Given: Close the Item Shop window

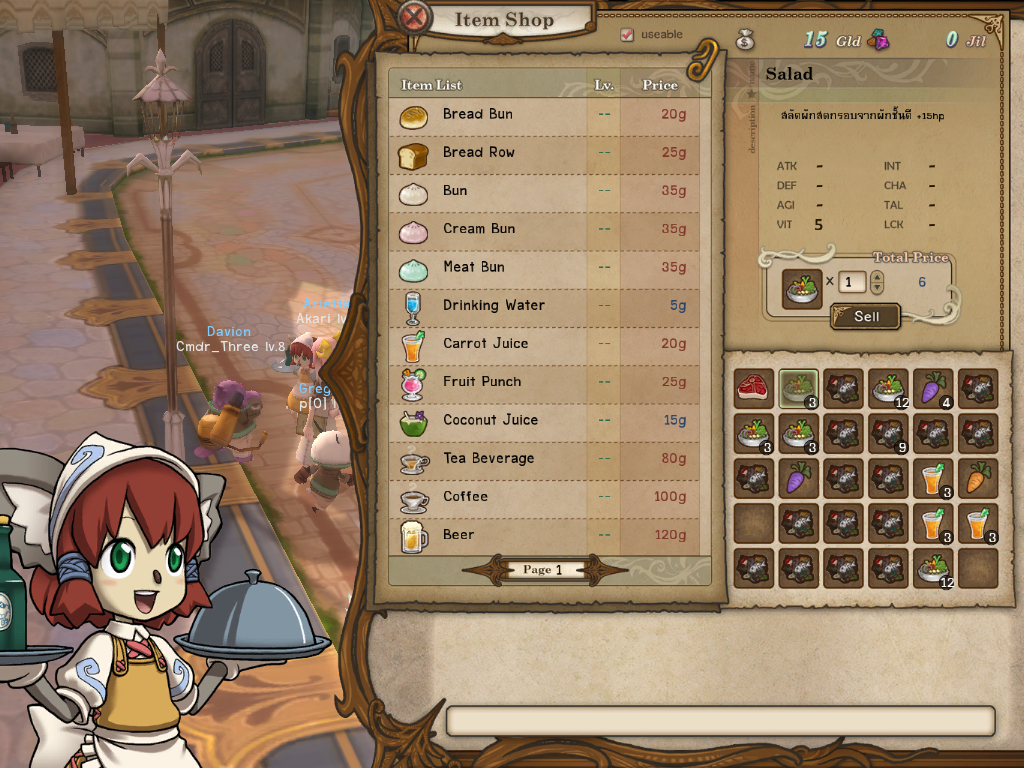Looking at the screenshot, I should click(x=414, y=17).
